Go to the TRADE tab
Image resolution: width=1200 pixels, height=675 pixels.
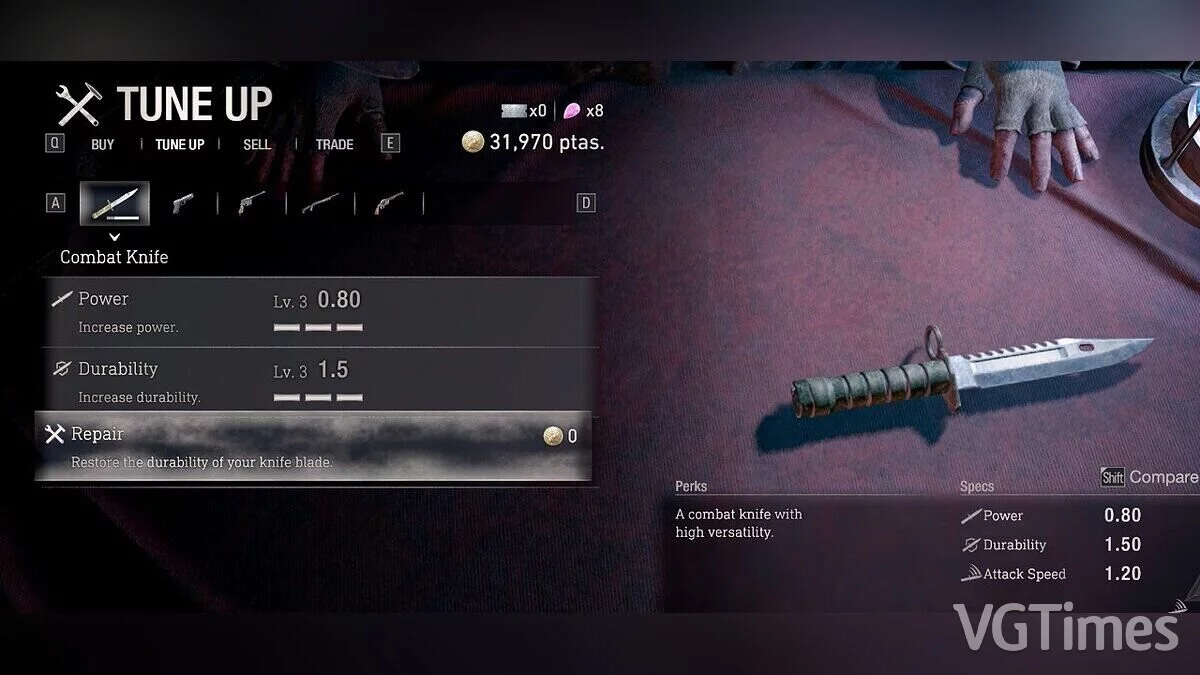coord(334,144)
